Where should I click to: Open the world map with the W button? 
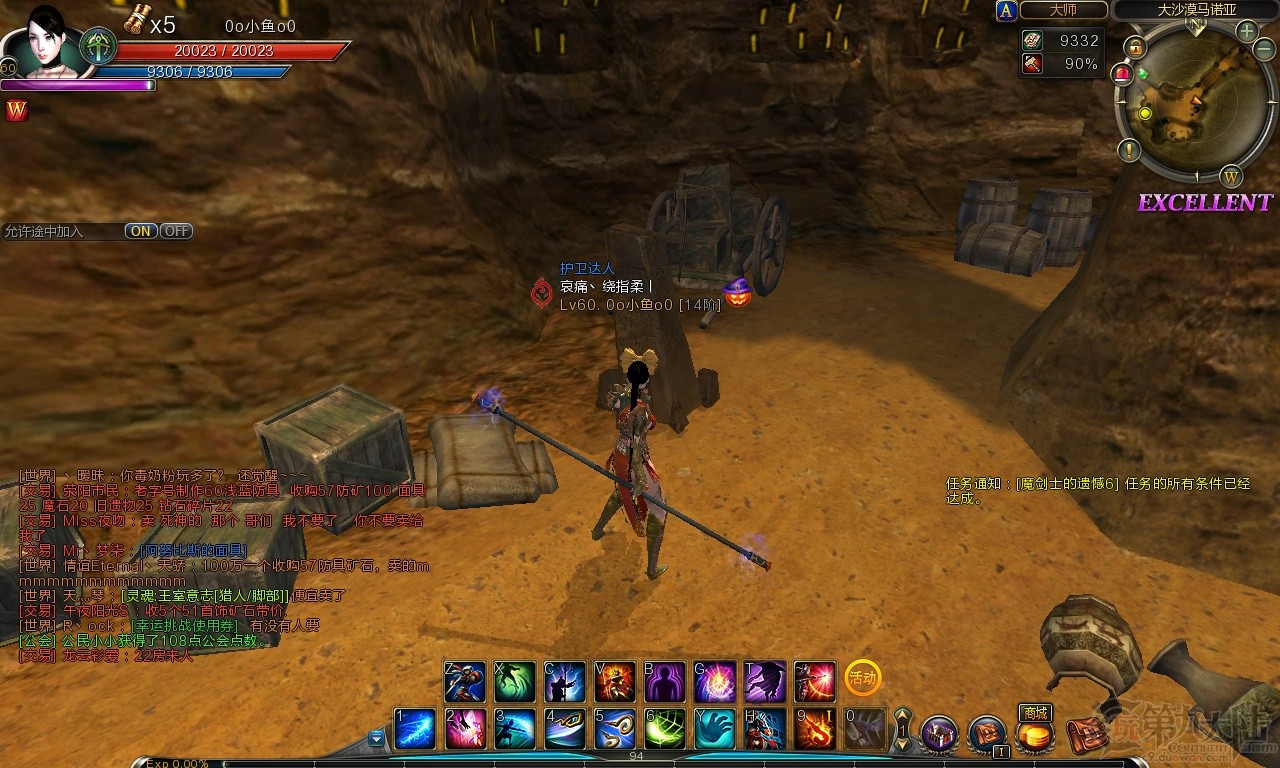pos(1231,177)
